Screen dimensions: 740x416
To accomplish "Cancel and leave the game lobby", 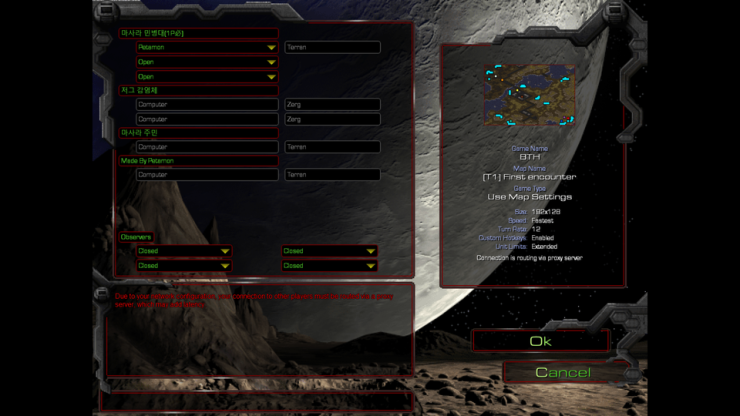I will pyautogui.click(x=562, y=373).
